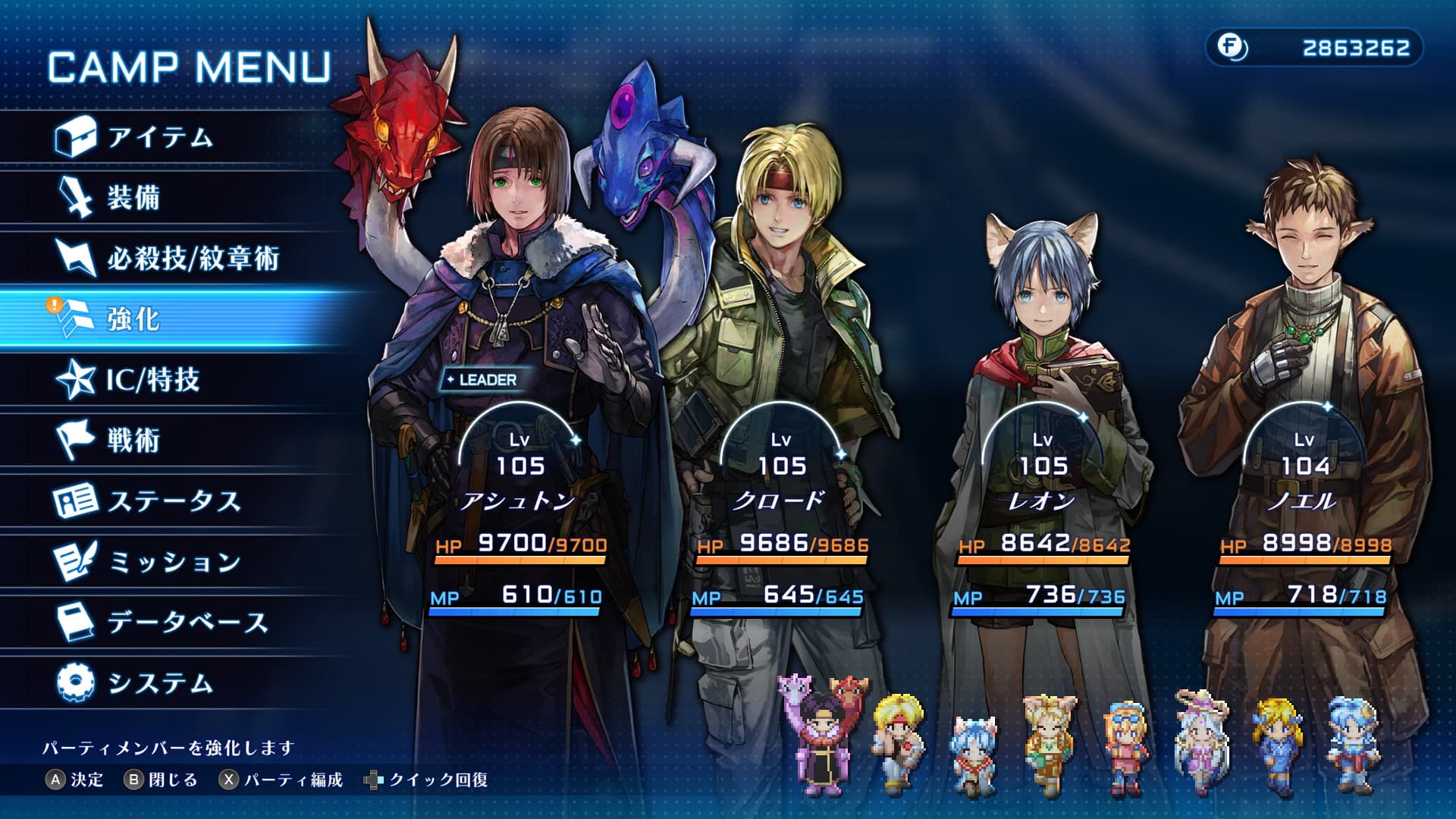The height and width of the screenshot is (819, 1456).
Task: Open the IC/特技 menu
Action: click(152, 380)
